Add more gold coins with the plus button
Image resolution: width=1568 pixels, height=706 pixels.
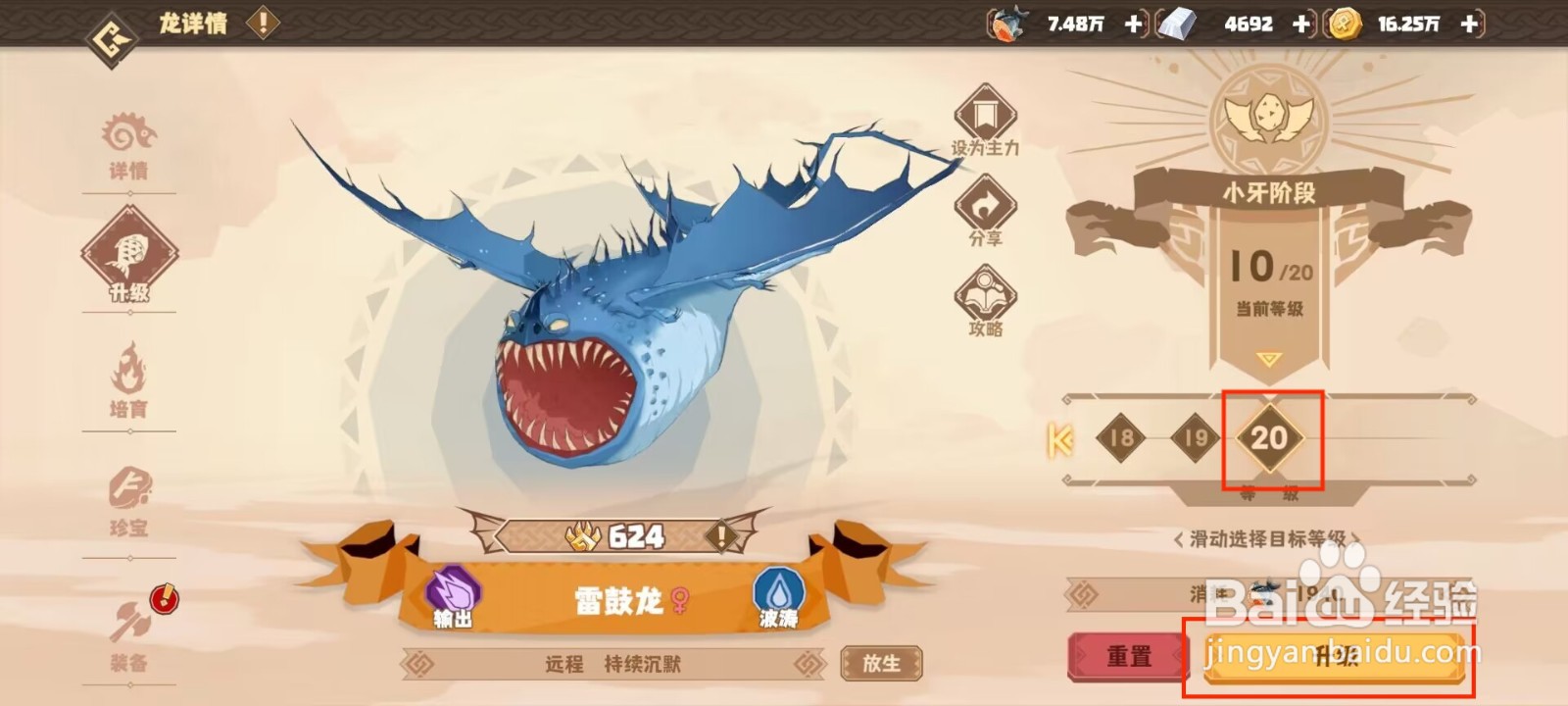(1470, 24)
